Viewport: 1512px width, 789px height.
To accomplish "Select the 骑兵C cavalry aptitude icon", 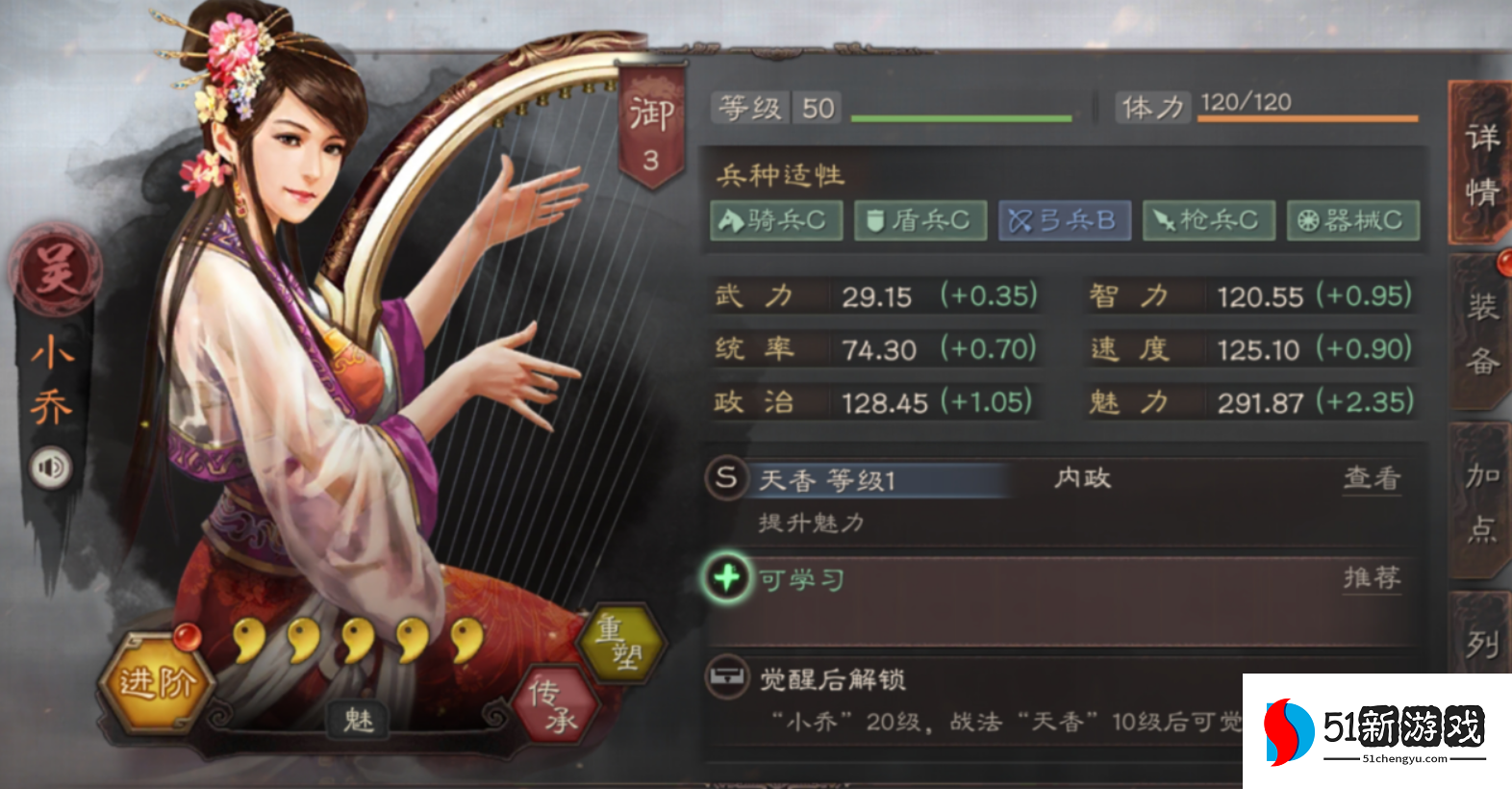I will pos(775,220).
